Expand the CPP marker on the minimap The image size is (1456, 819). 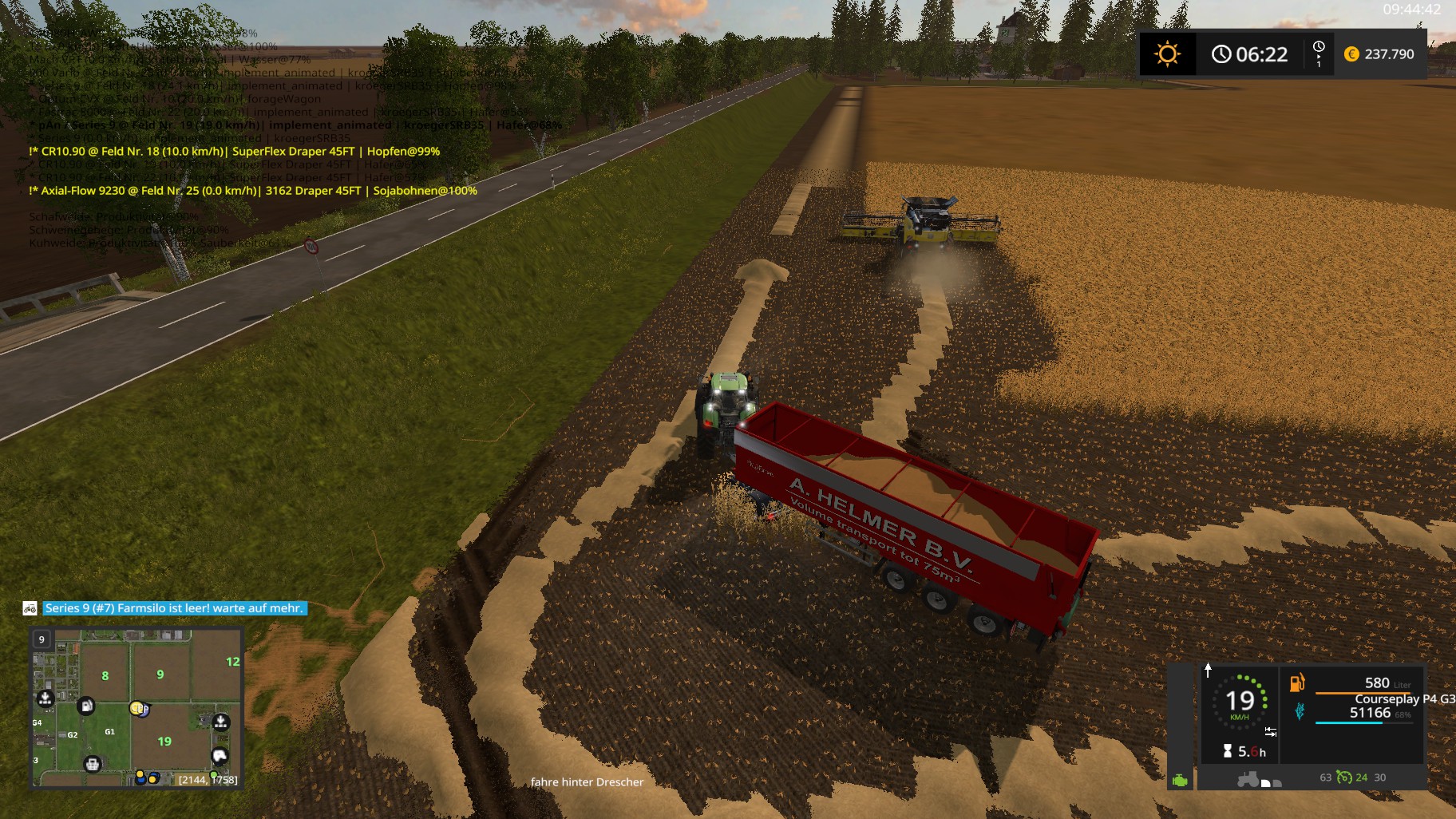coord(138,709)
